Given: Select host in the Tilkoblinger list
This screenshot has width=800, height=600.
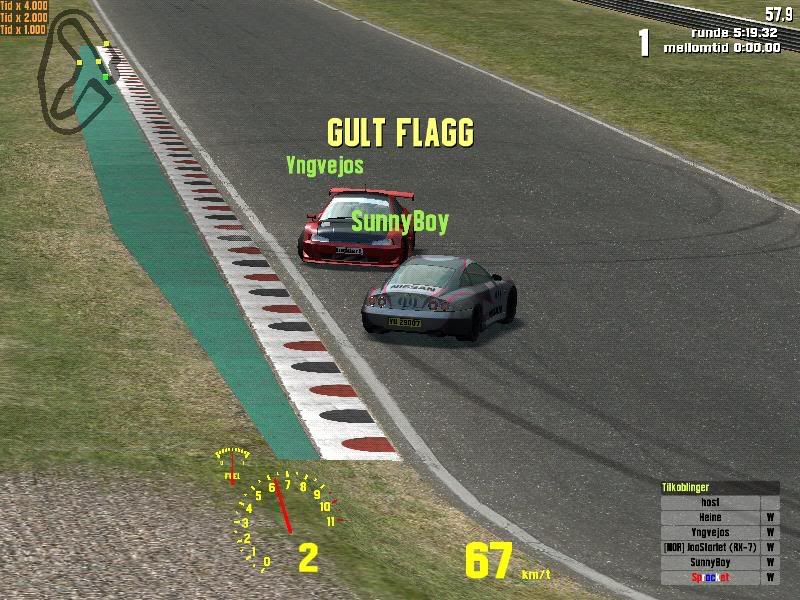Looking at the screenshot, I should coord(711,502).
